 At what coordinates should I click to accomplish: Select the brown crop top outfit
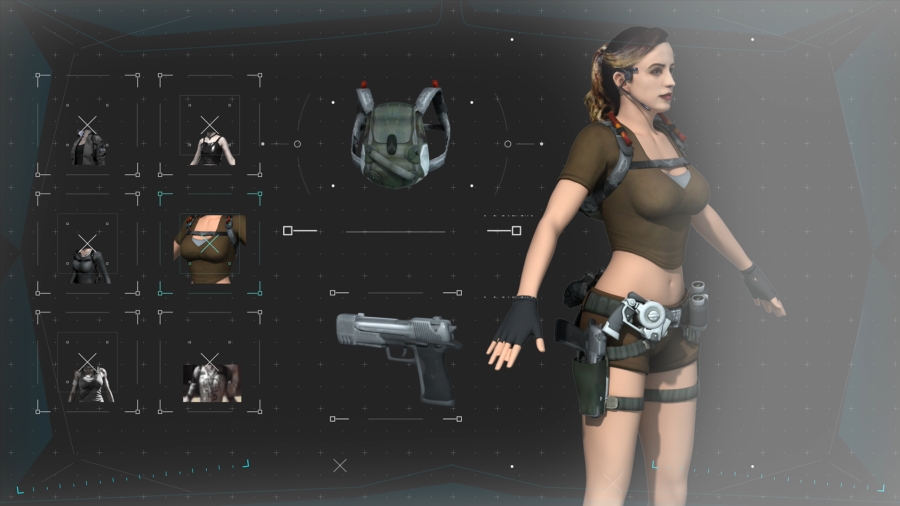[x=210, y=249]
